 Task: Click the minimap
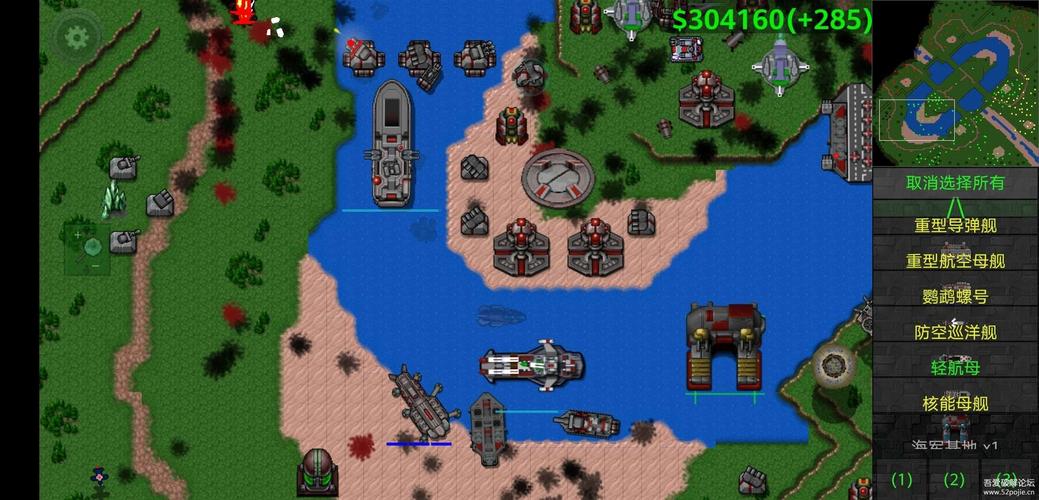click(x=955, y=83)
